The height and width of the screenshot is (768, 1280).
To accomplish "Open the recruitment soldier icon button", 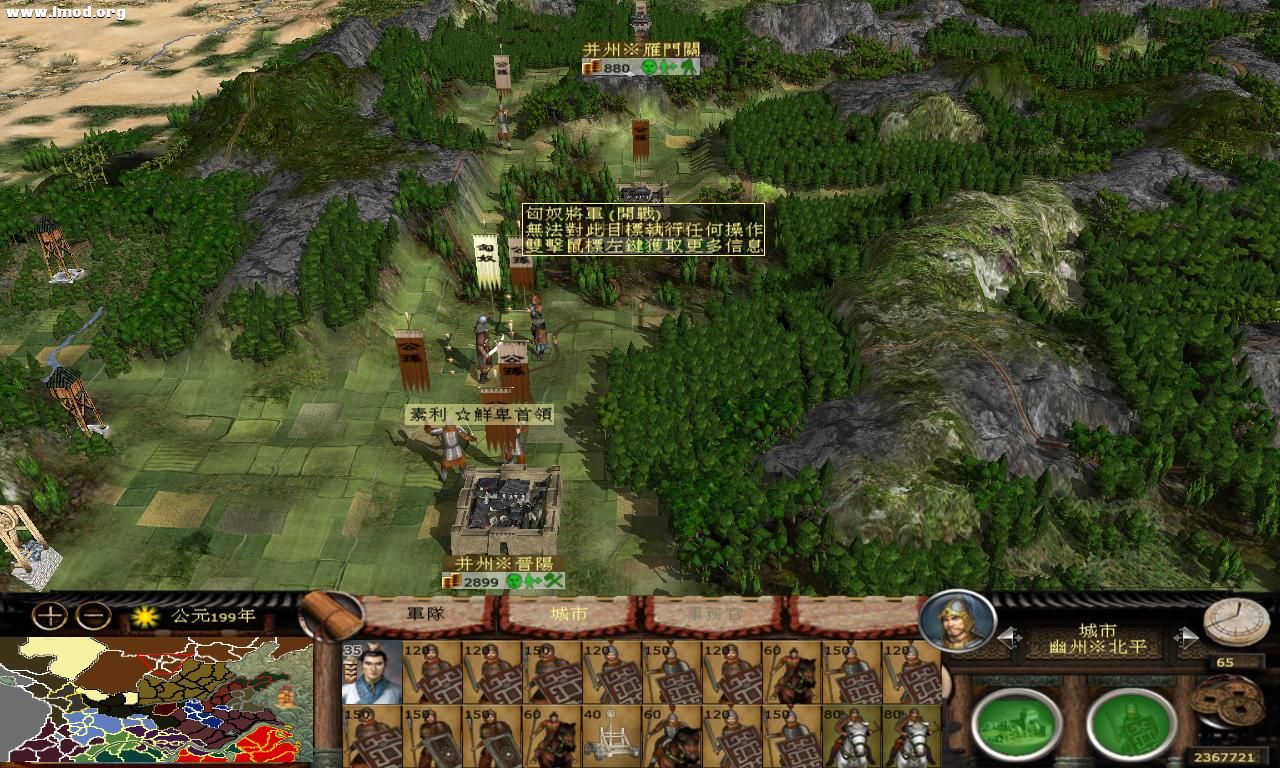I will 1130,723.
